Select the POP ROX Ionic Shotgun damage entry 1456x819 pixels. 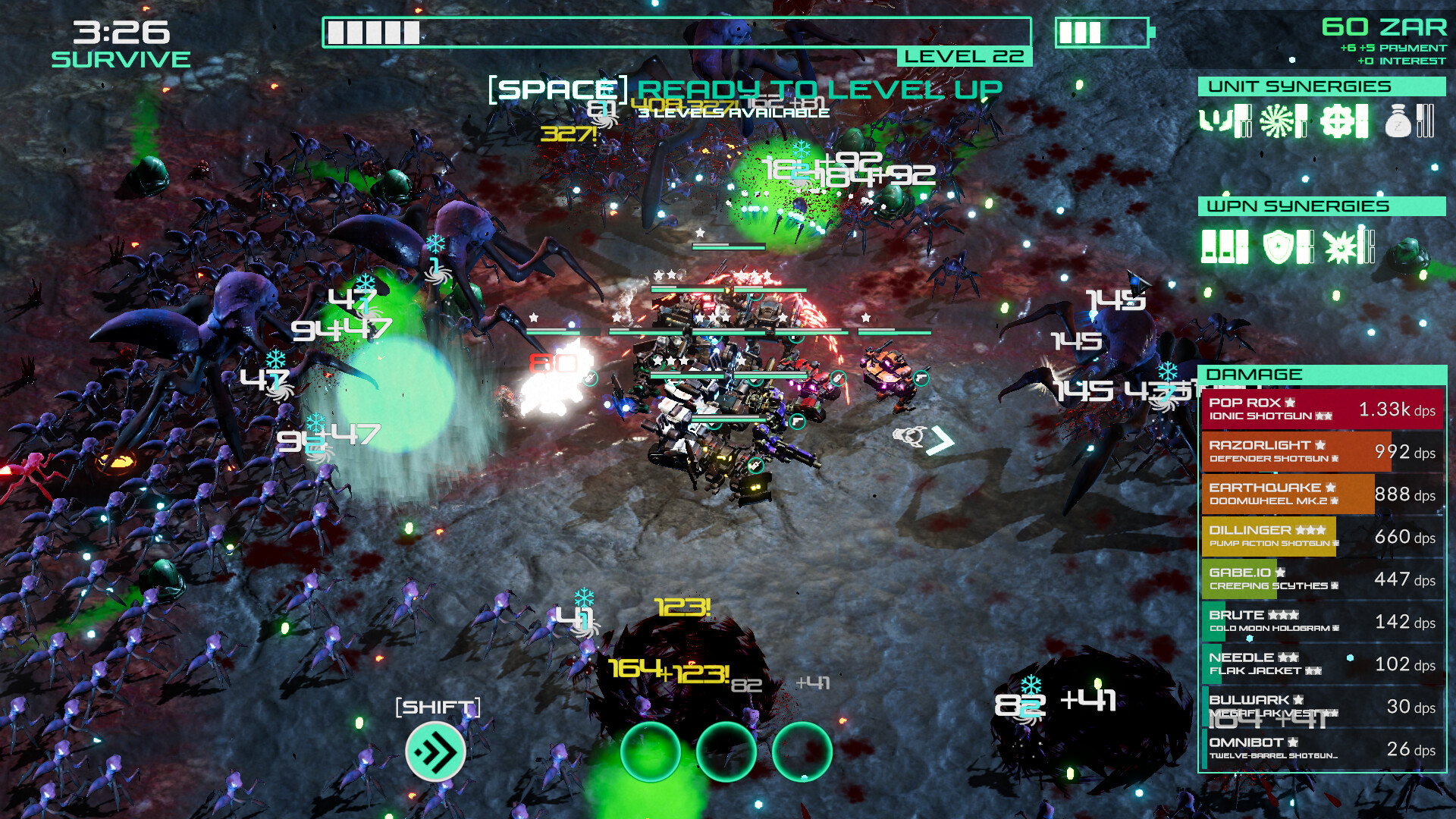click(1323, 409)
